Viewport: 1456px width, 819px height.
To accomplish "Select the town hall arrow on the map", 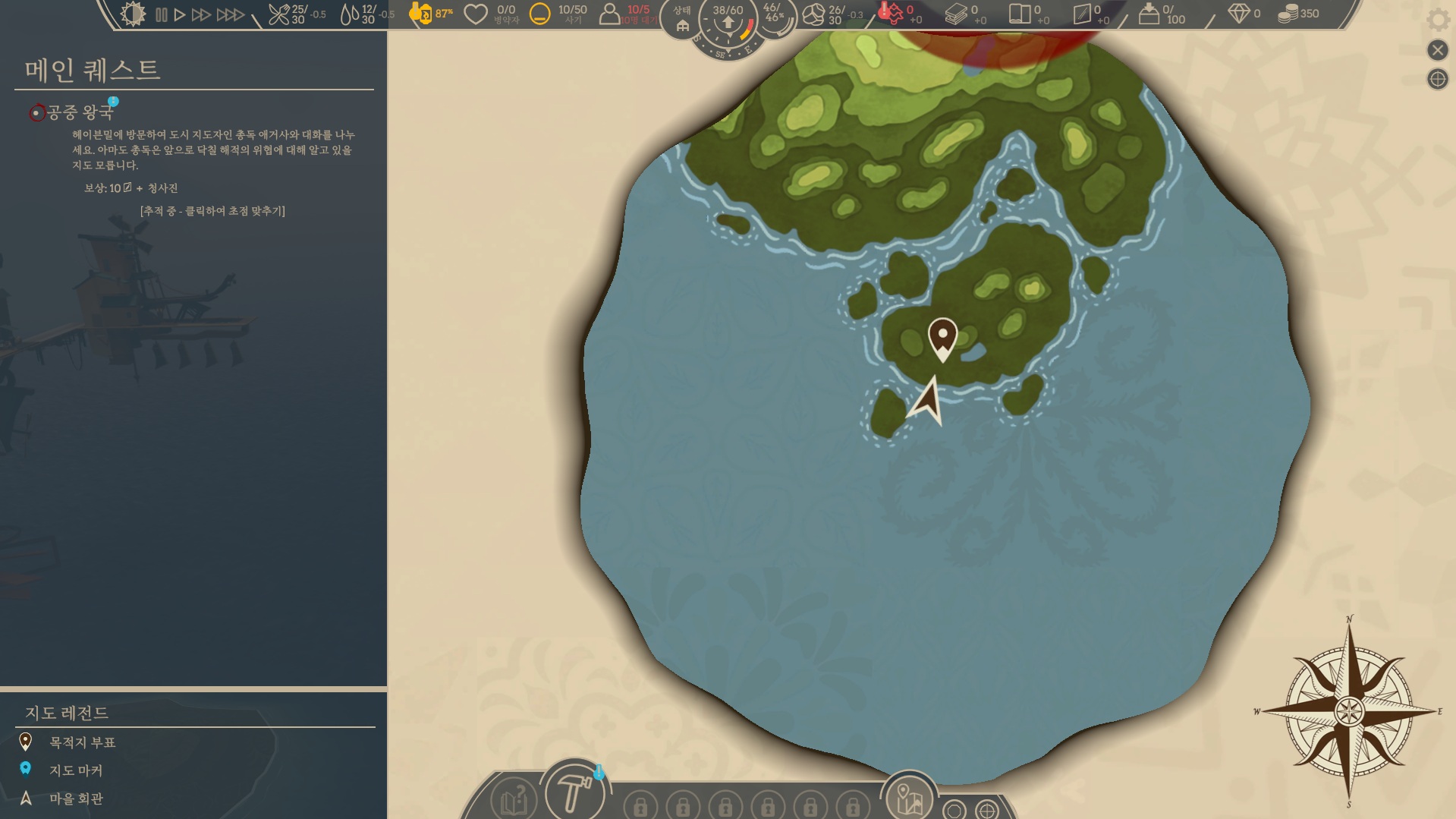I will (x=927, y=401).
